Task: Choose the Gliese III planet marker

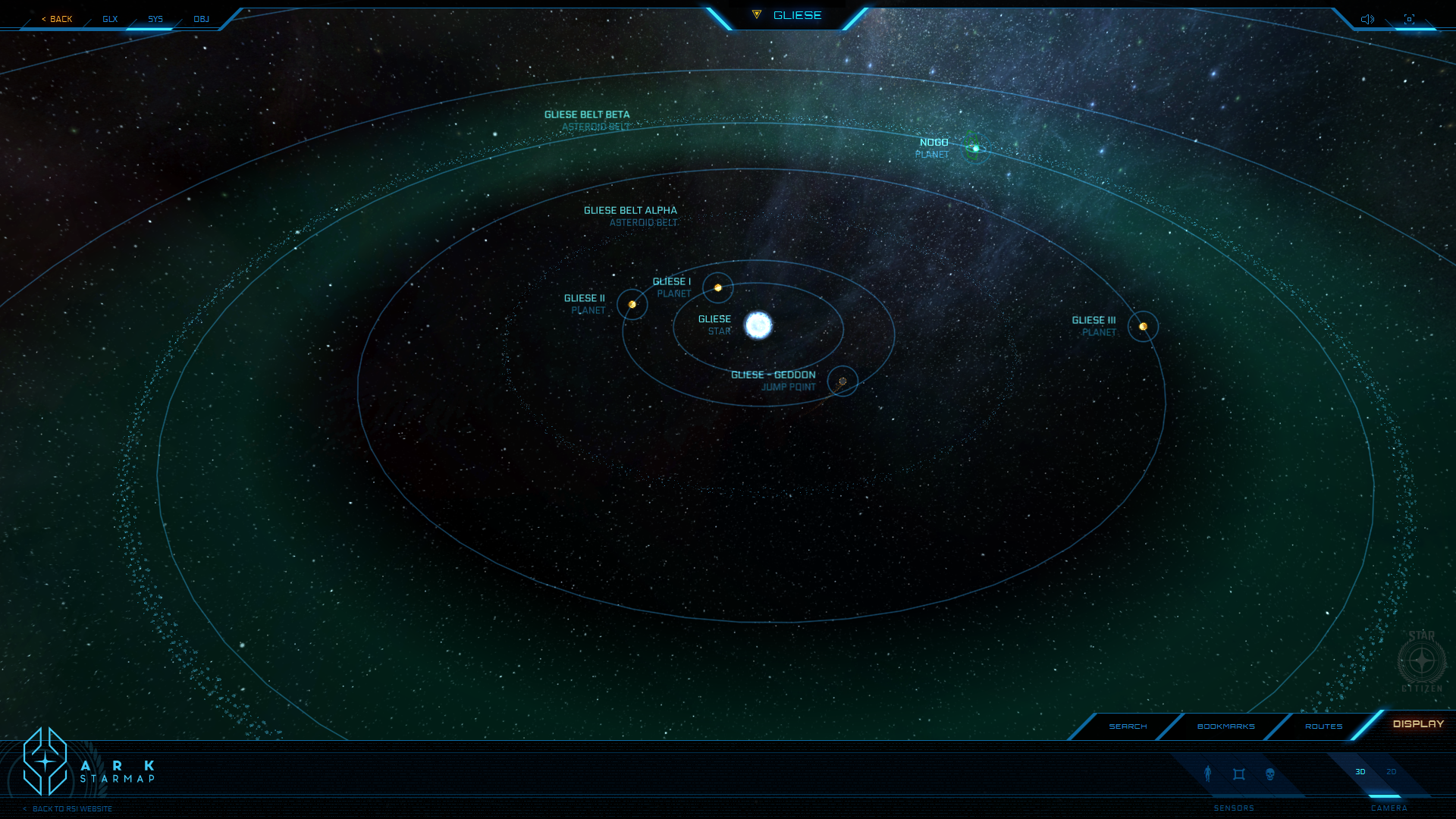Action: [x=1143, y=327]
